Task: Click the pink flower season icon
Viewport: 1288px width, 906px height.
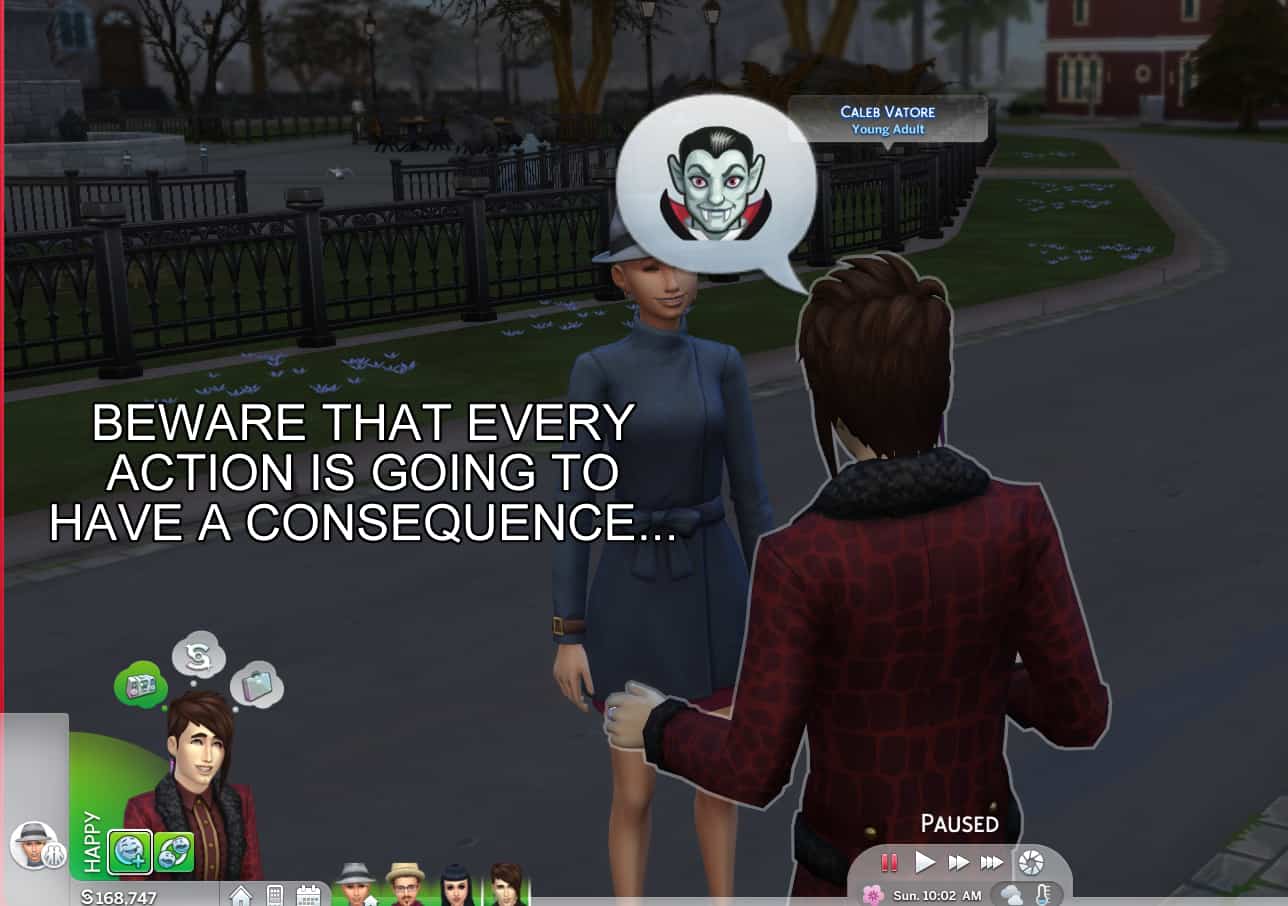Action: click(x=873, y=894)
